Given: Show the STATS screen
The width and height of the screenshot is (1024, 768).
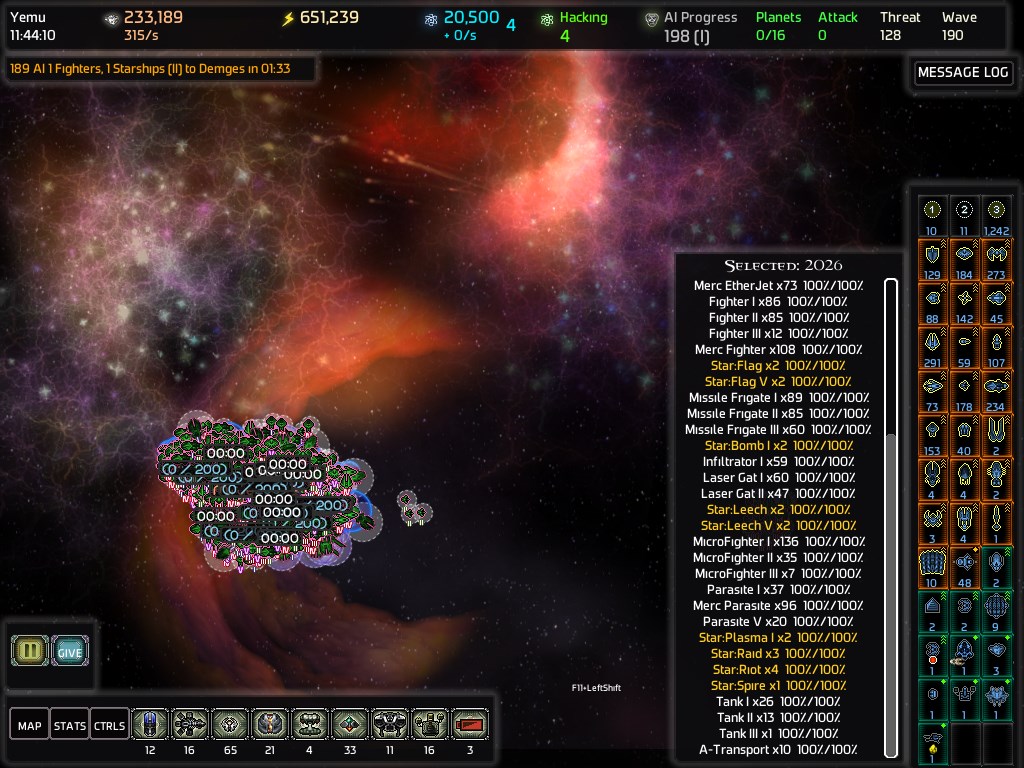Looking at the screenshot, I should [70, 725].
